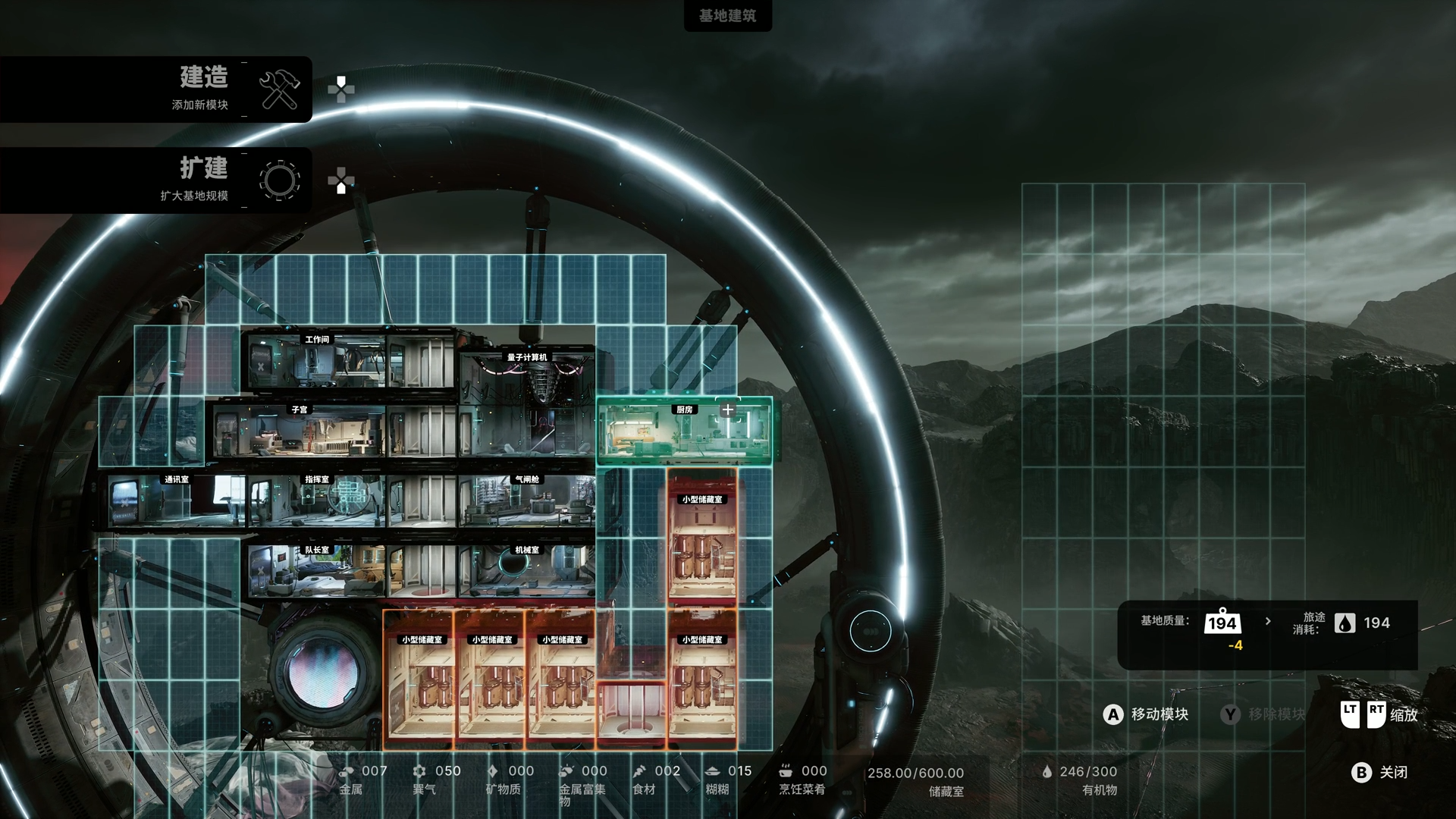Image resolution: width=1456 pixels, height=819 pixels.
Task: Select the 通讯室 communications module
Action: (176, 500)
